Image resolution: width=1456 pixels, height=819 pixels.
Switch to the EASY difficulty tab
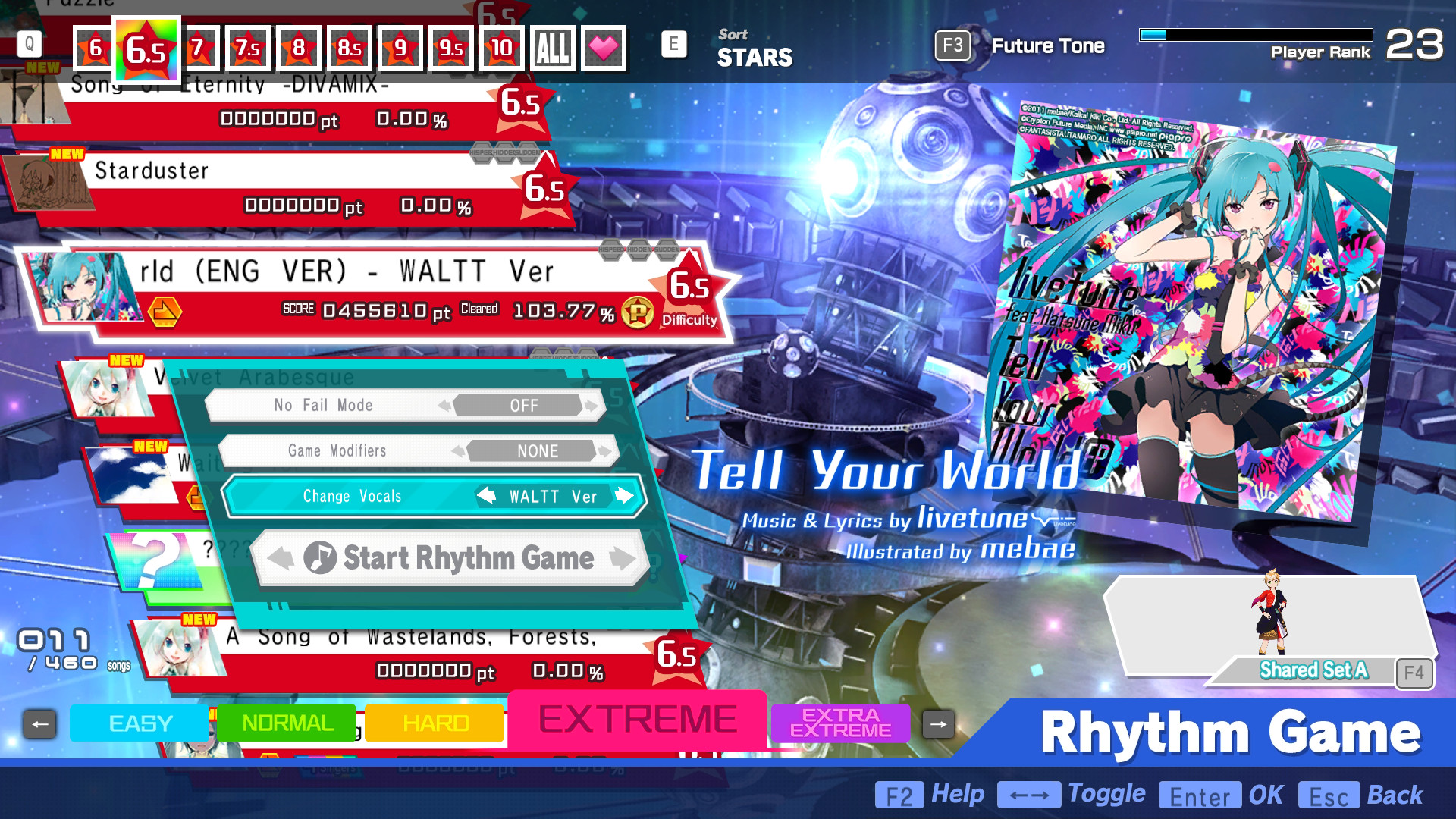pyautogui.click(x=139, y=723)
